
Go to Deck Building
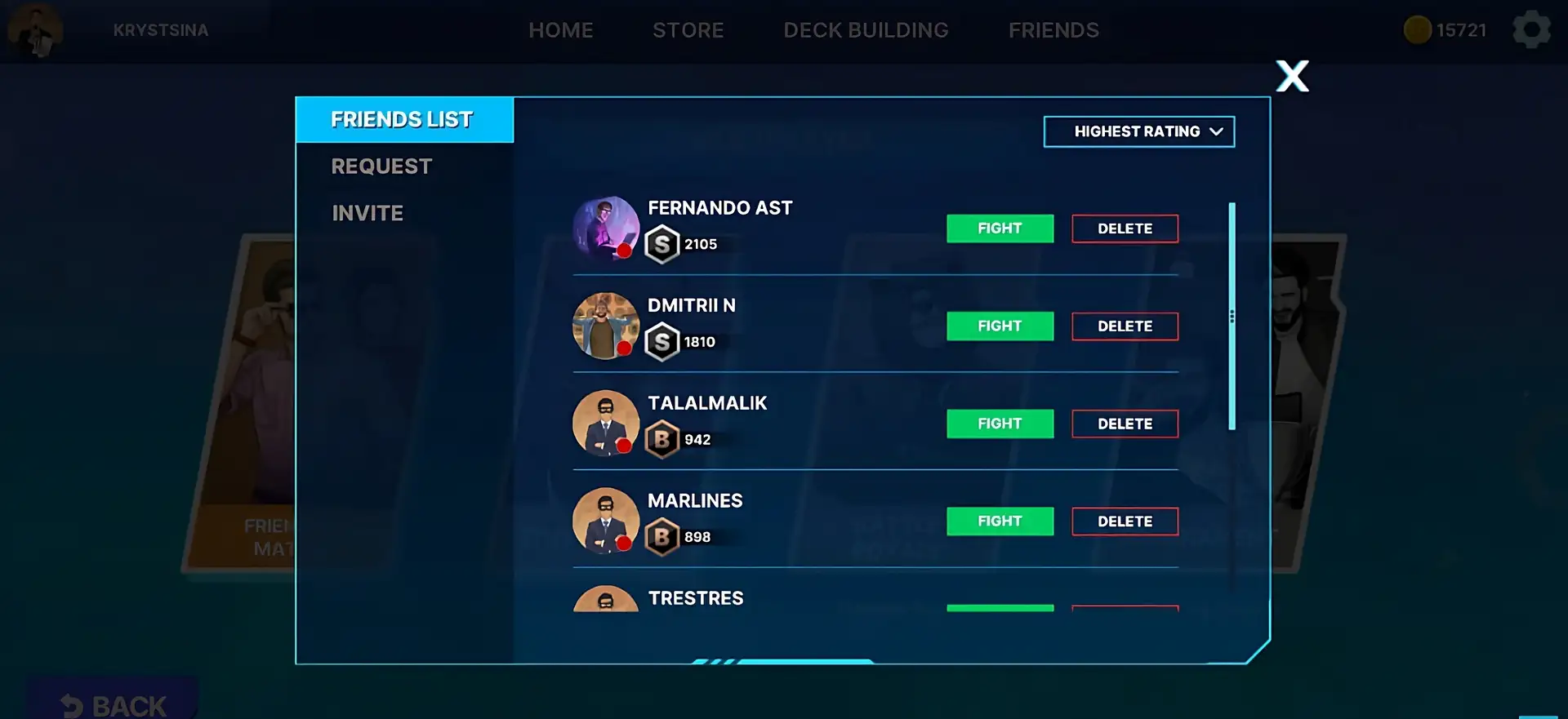(866, 30)
